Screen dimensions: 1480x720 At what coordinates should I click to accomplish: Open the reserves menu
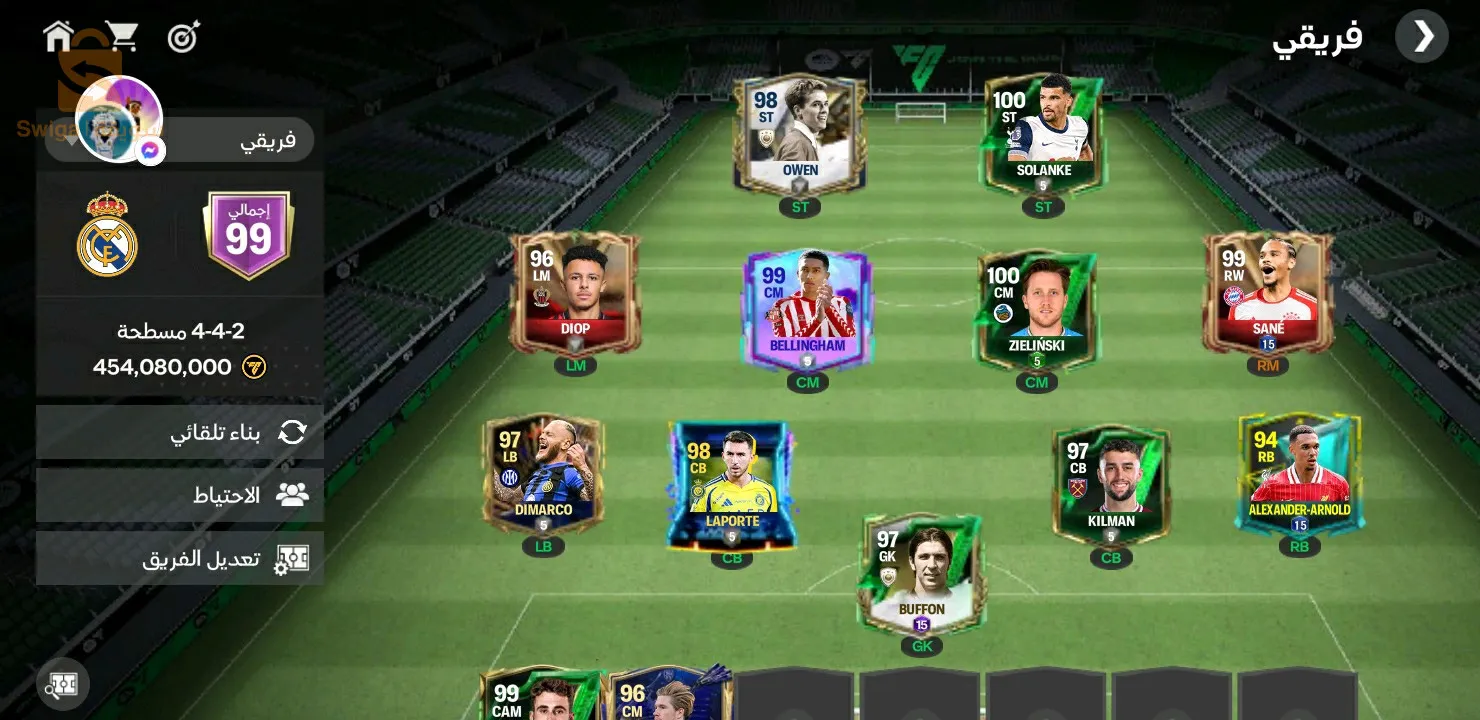180,495
